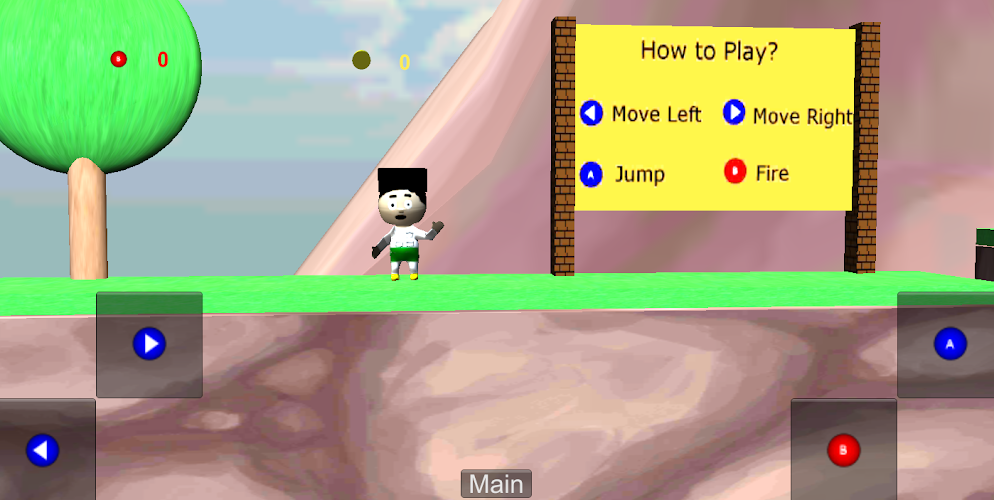Return to menu with the Main button
This screenshot has width=994, height=500.
click(x=496, y=485)
